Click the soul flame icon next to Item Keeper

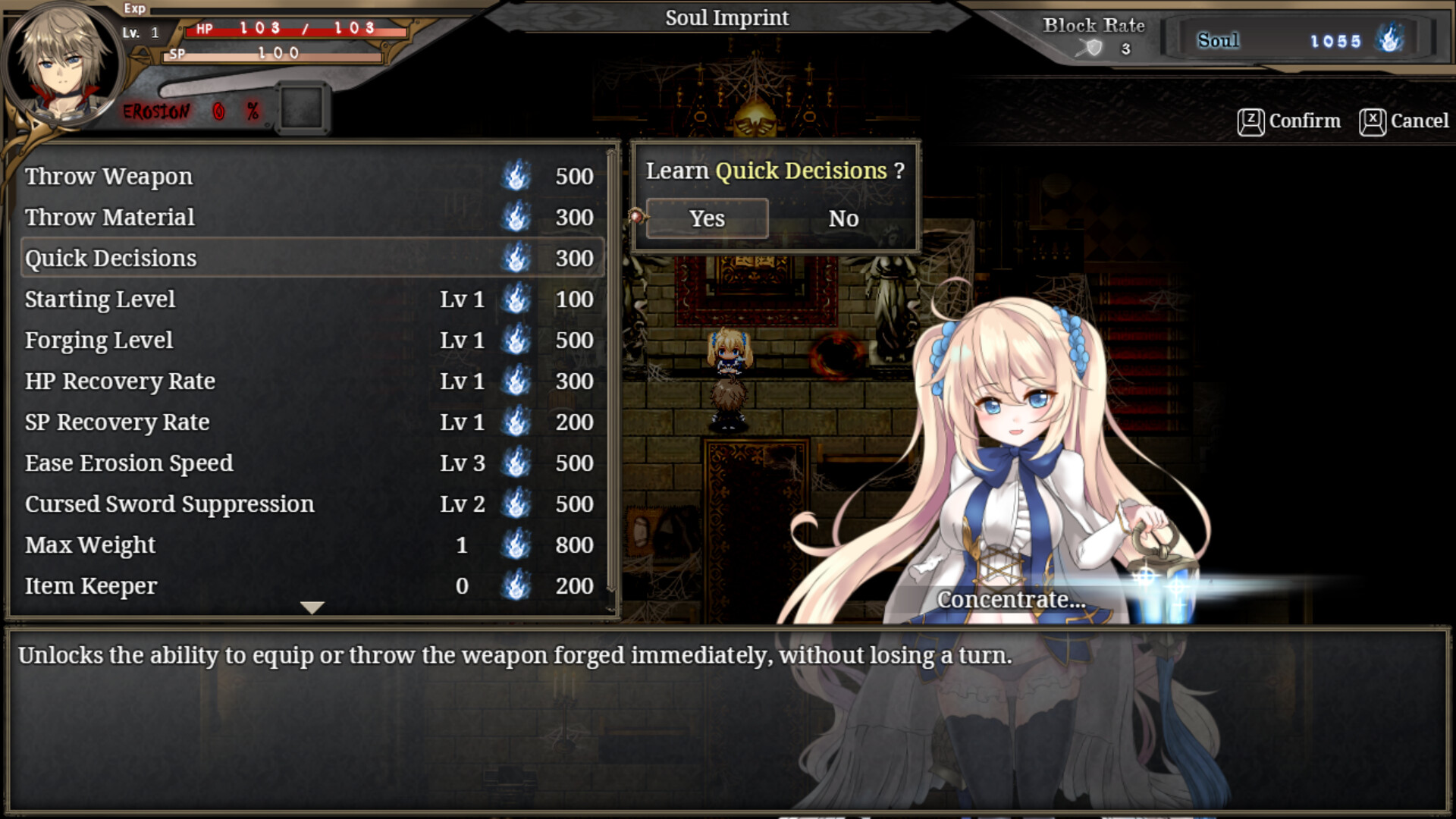[x=516, y=585]
